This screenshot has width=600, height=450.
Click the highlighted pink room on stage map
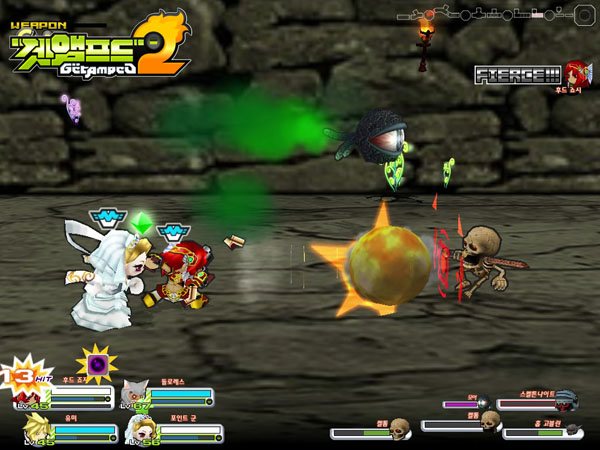(537, 15)
